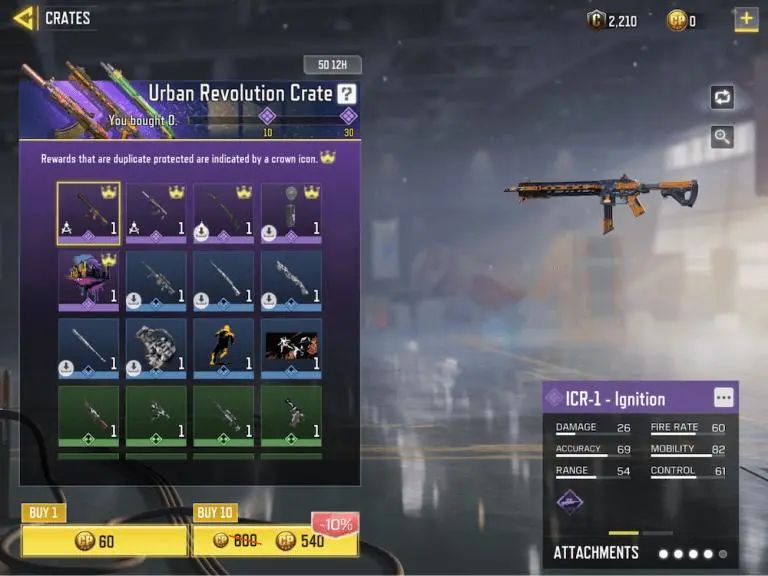Viewport: 768px width, 576px height.
Task: Tap the purple rarity icon under weapon stats
Action: click(570, 500)
